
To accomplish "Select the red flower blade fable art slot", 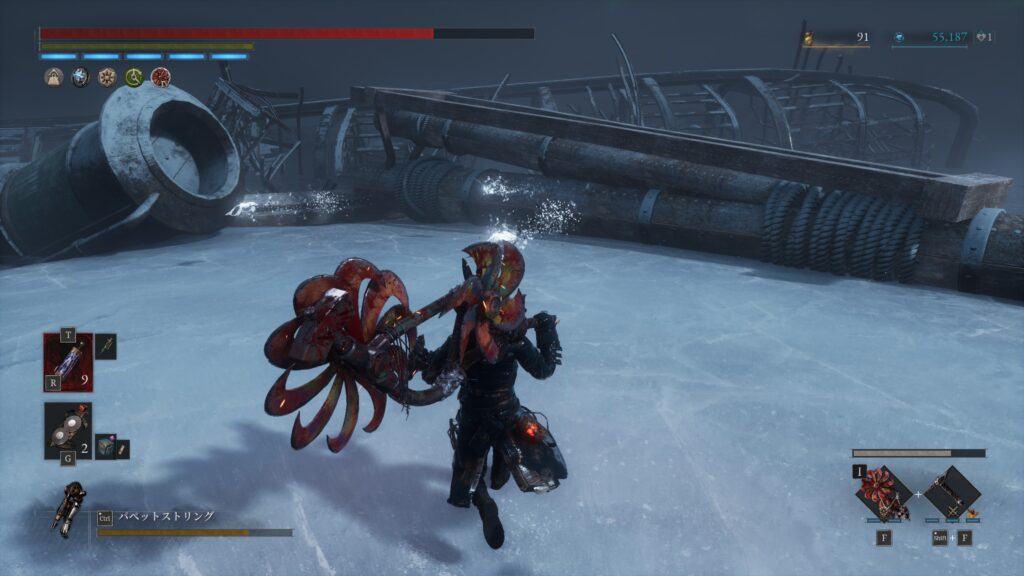I will (x=883, y=493).
